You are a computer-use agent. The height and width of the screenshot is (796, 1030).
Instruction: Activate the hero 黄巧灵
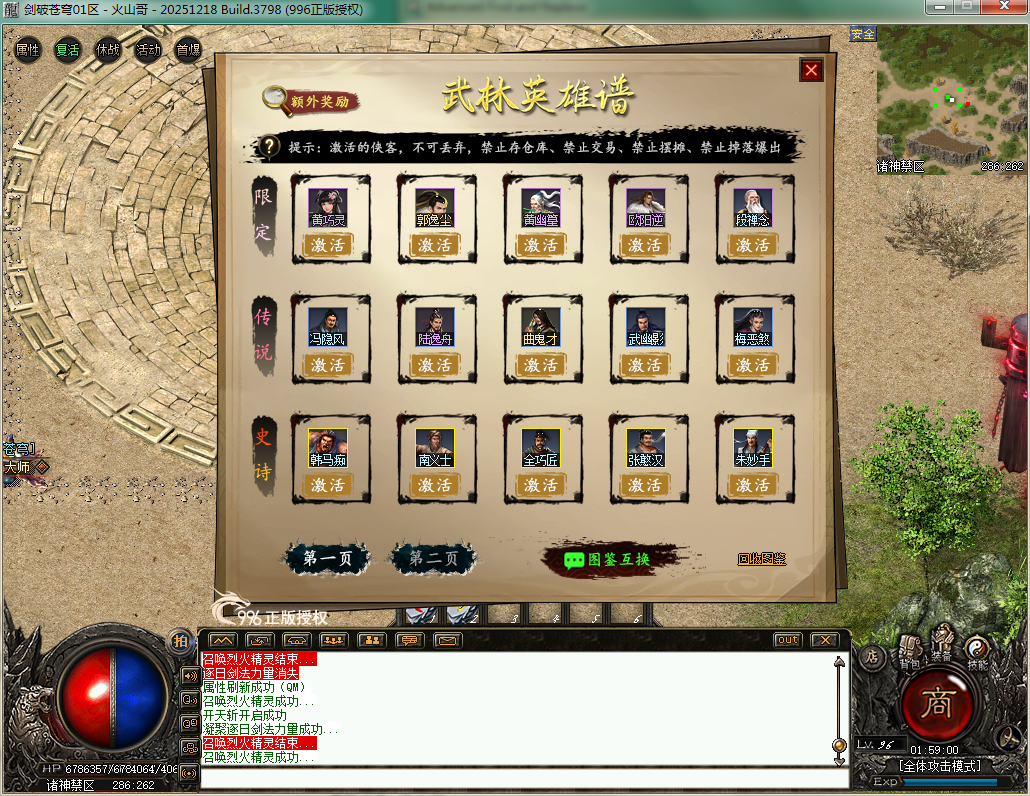point(328,245)
